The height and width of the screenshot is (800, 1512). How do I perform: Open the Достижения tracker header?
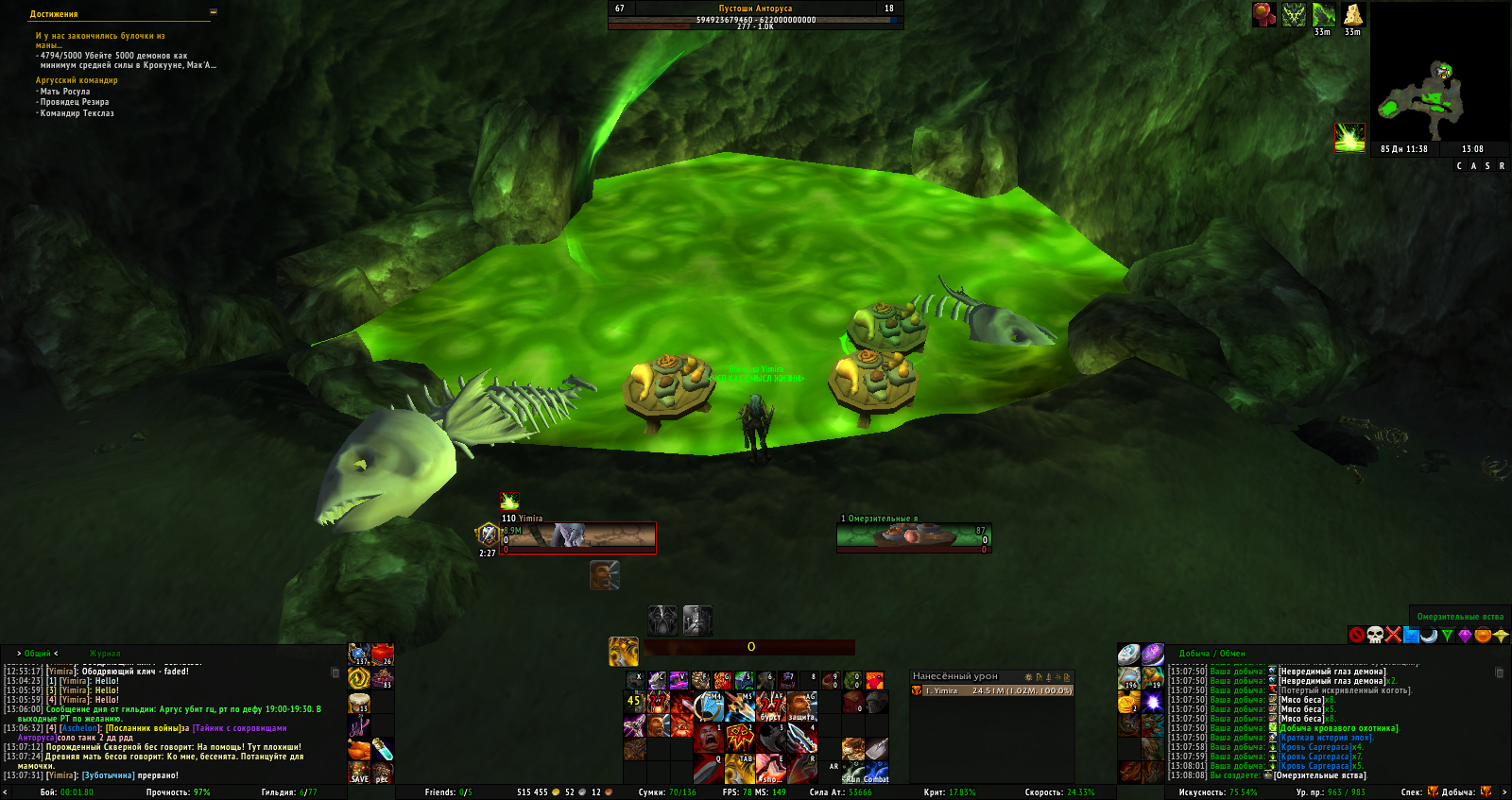coord(54,14)
